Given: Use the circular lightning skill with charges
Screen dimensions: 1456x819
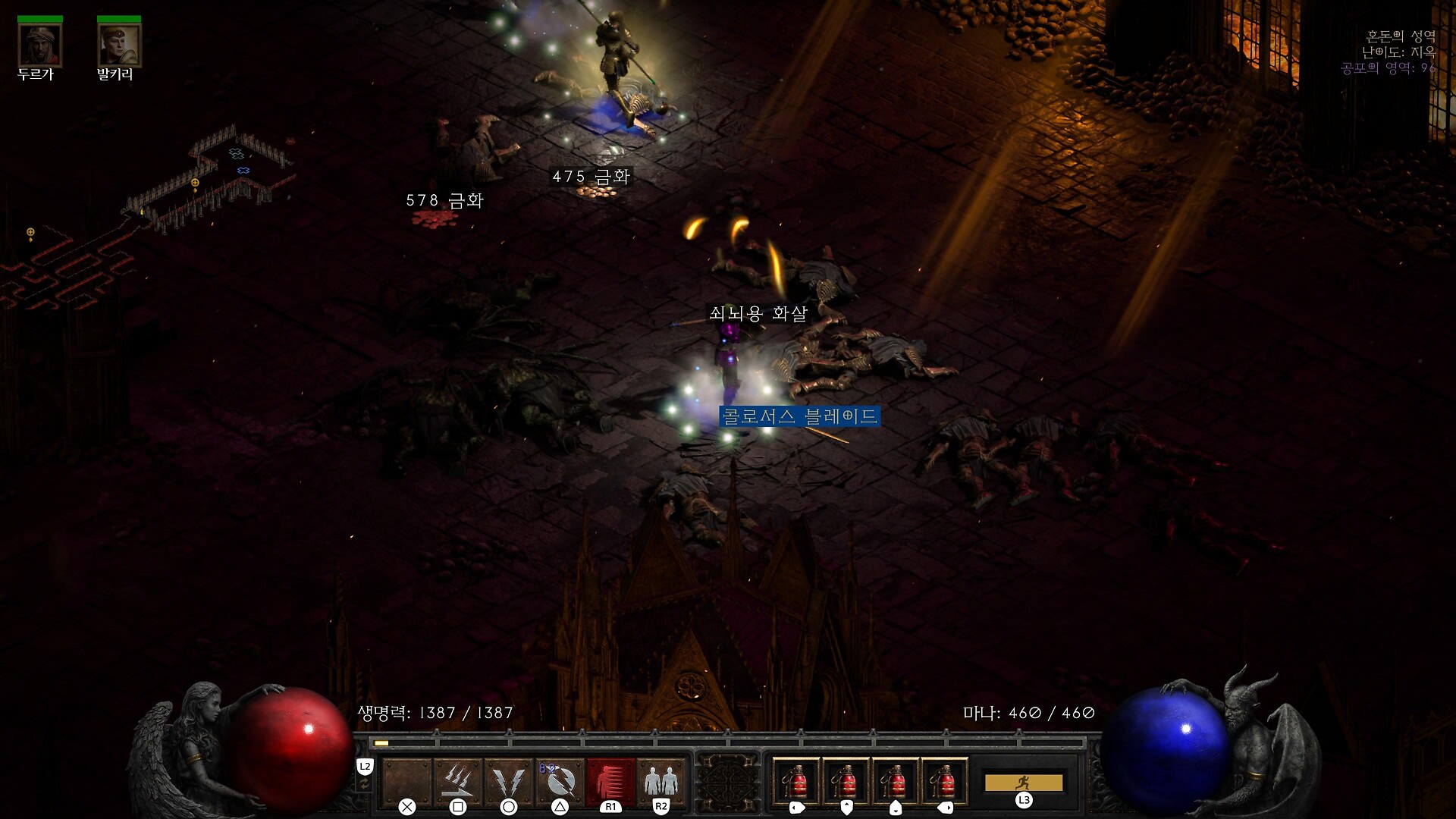Looking at the screenshot, I should [560, 780].
